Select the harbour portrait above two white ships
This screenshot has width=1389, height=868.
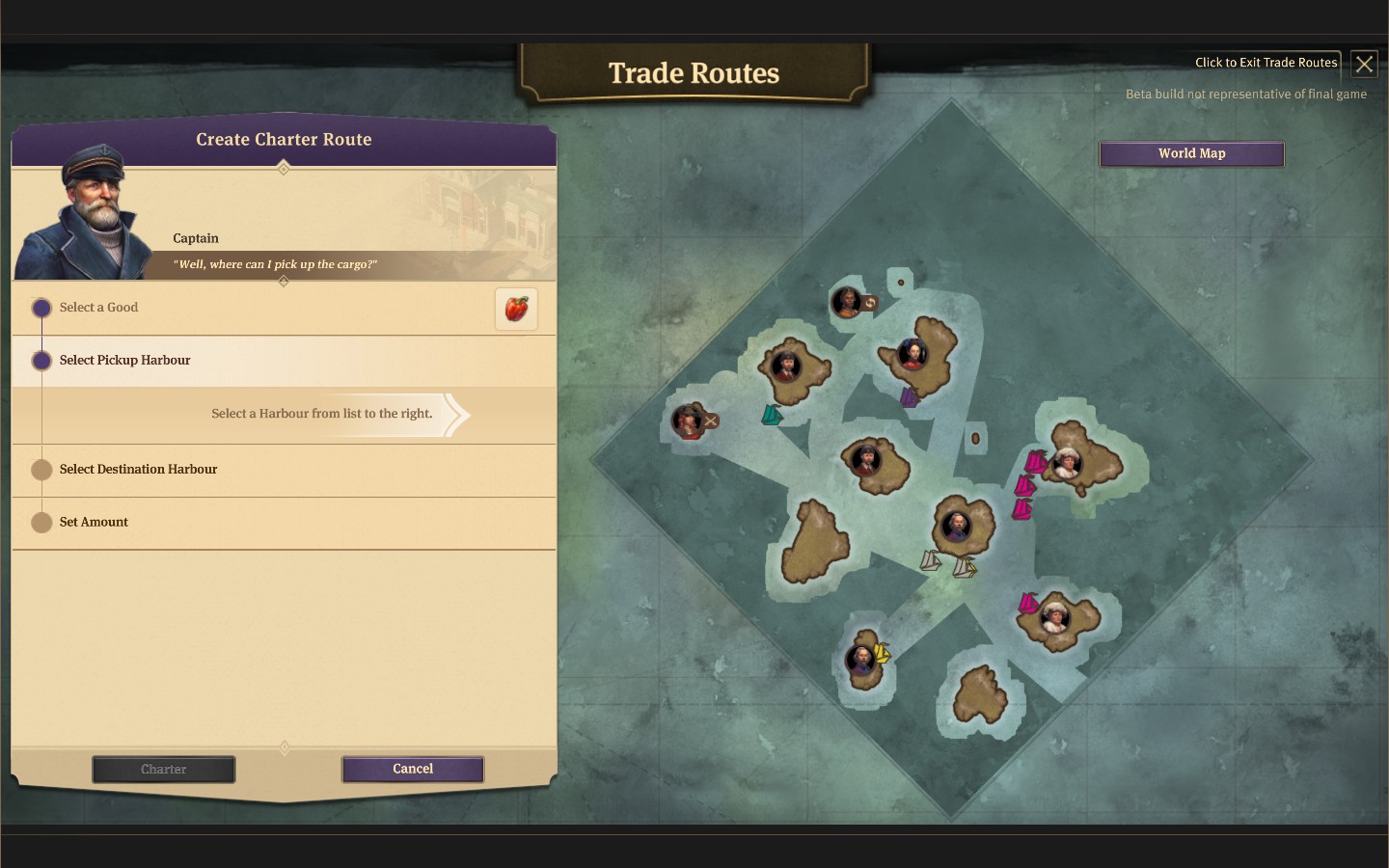click(x=955, y=527)
